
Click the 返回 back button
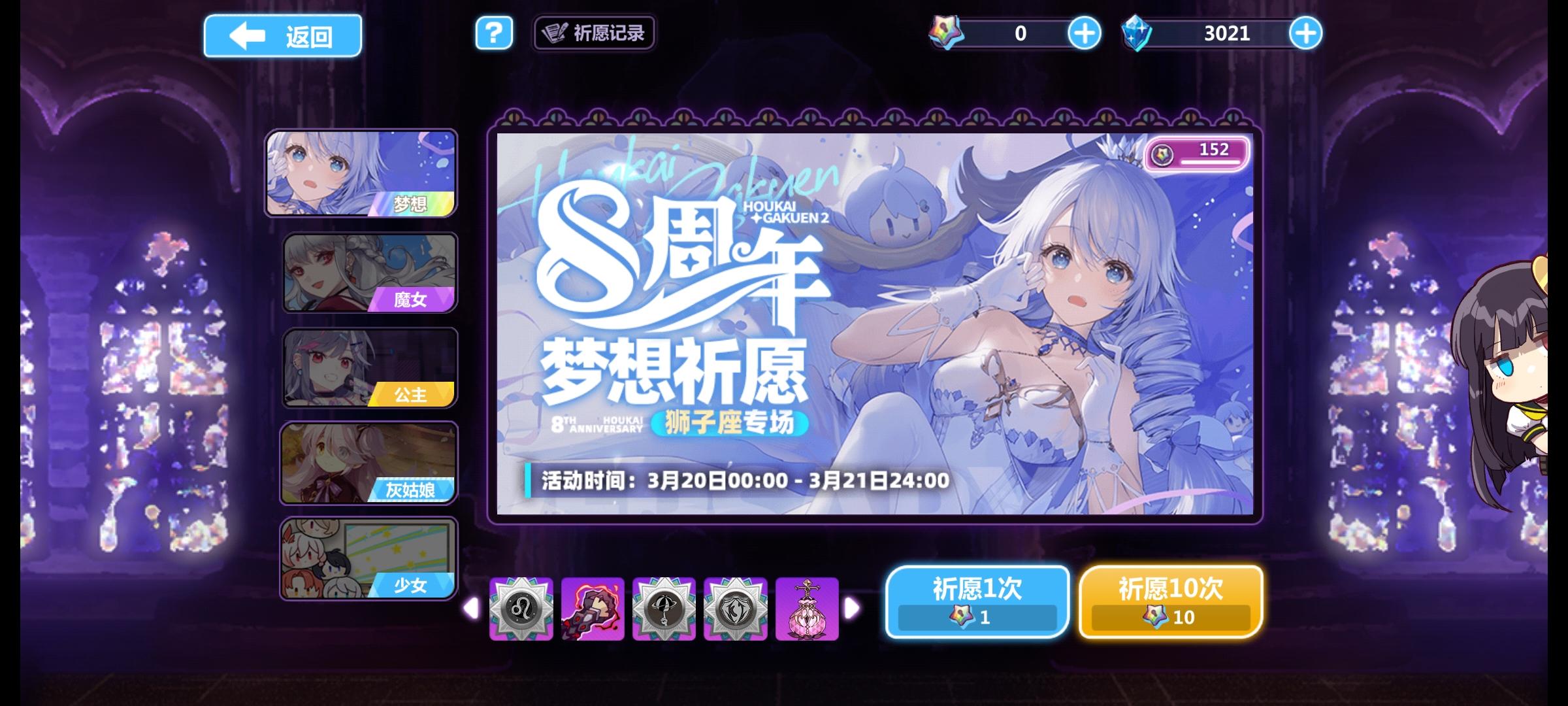[282, 35]
